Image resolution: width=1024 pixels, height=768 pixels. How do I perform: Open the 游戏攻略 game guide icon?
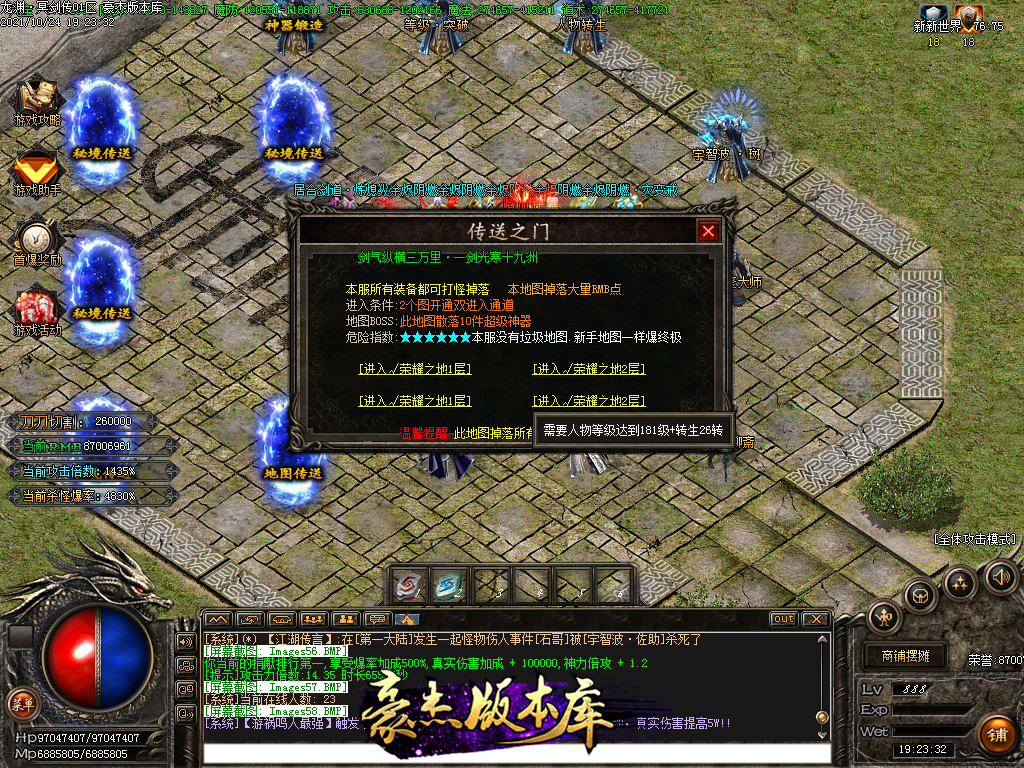coord(37,100)
